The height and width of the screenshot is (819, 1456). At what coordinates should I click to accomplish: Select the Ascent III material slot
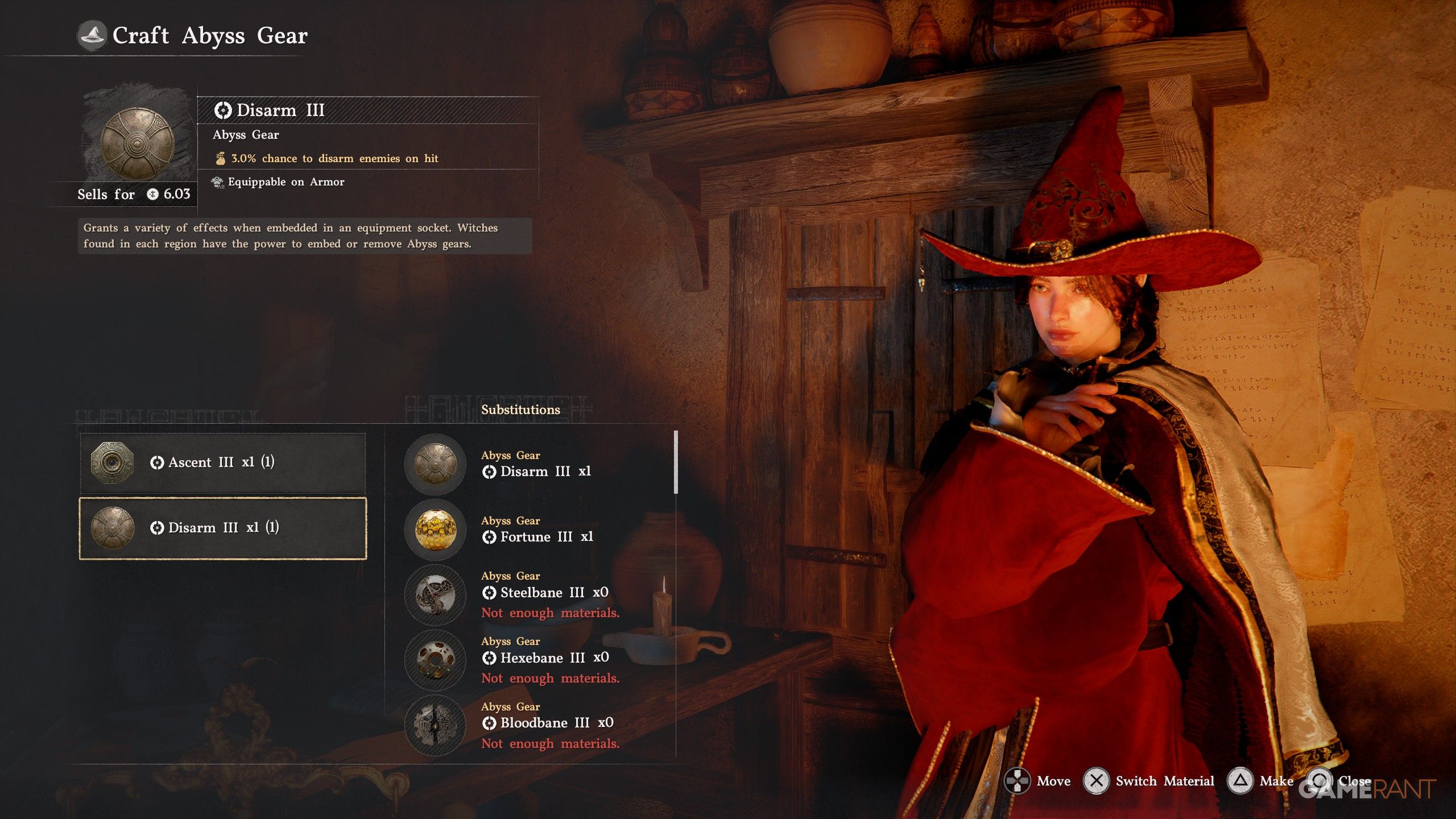point(222,462)
